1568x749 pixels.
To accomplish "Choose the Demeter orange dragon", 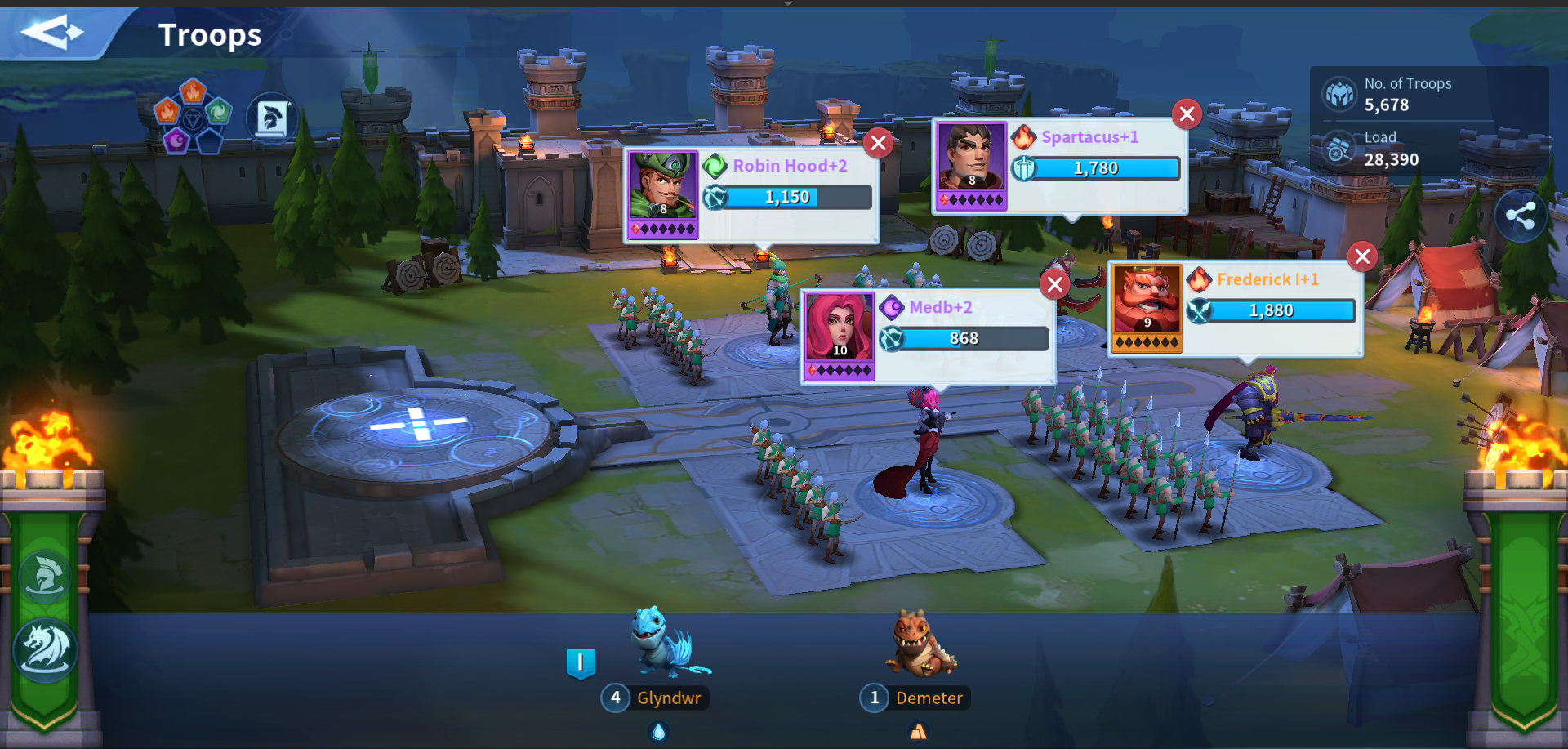I will point(921,645).
